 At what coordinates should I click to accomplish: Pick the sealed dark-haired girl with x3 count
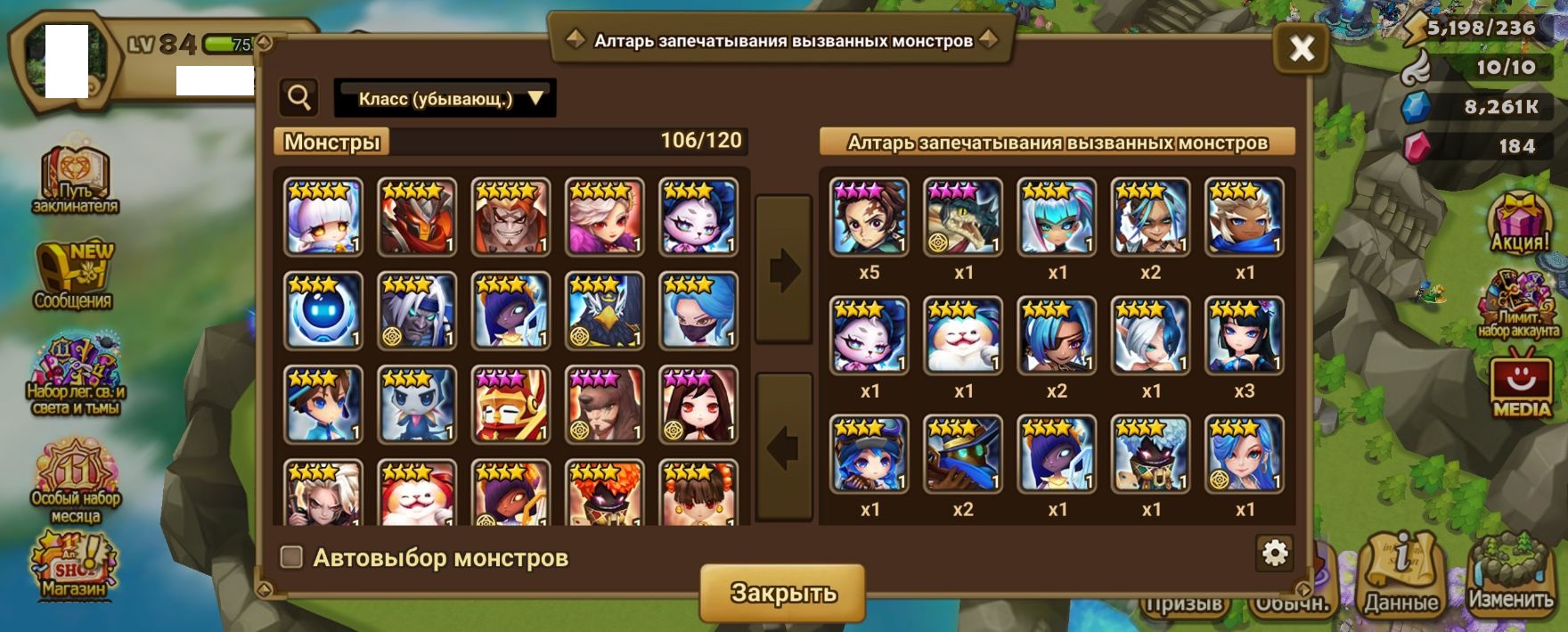[1245, 335]
